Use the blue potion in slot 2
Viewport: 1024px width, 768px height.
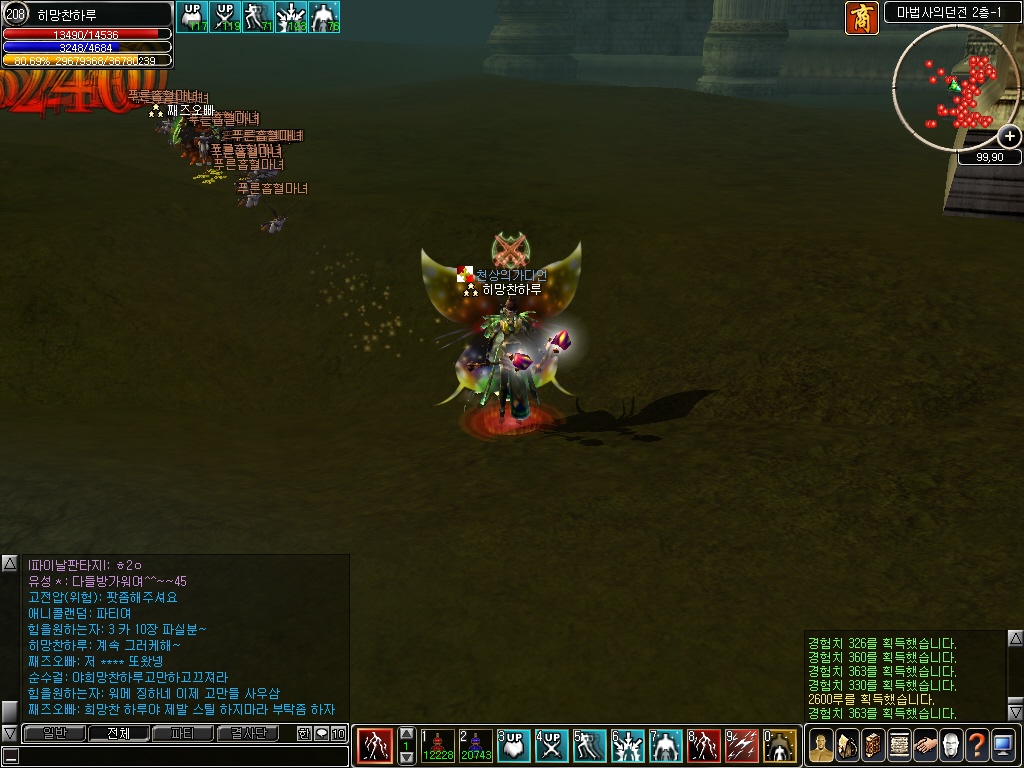point(475,746)
